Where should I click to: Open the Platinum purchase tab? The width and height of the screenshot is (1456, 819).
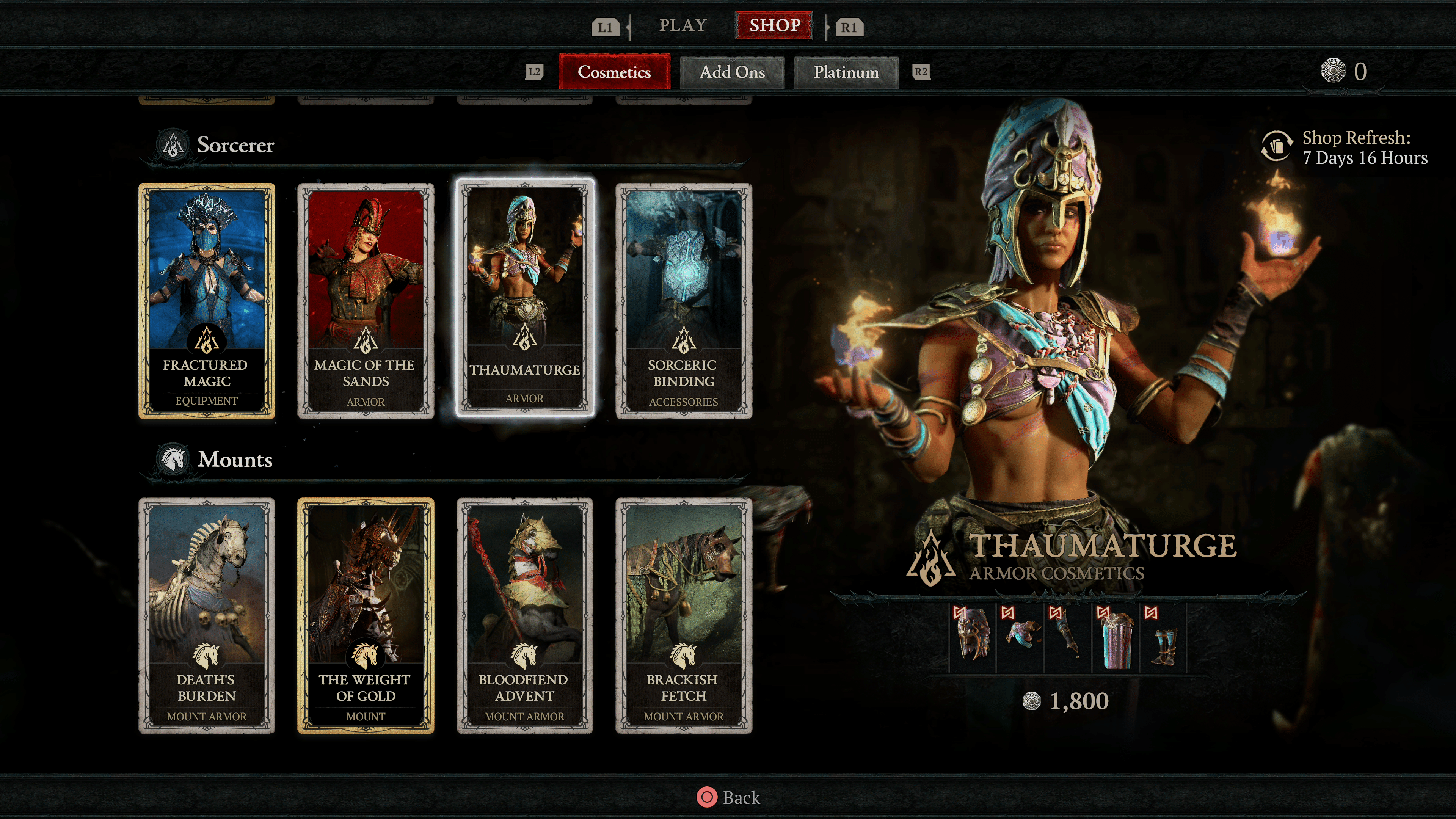pyautogui.click(x=846, y=72)
